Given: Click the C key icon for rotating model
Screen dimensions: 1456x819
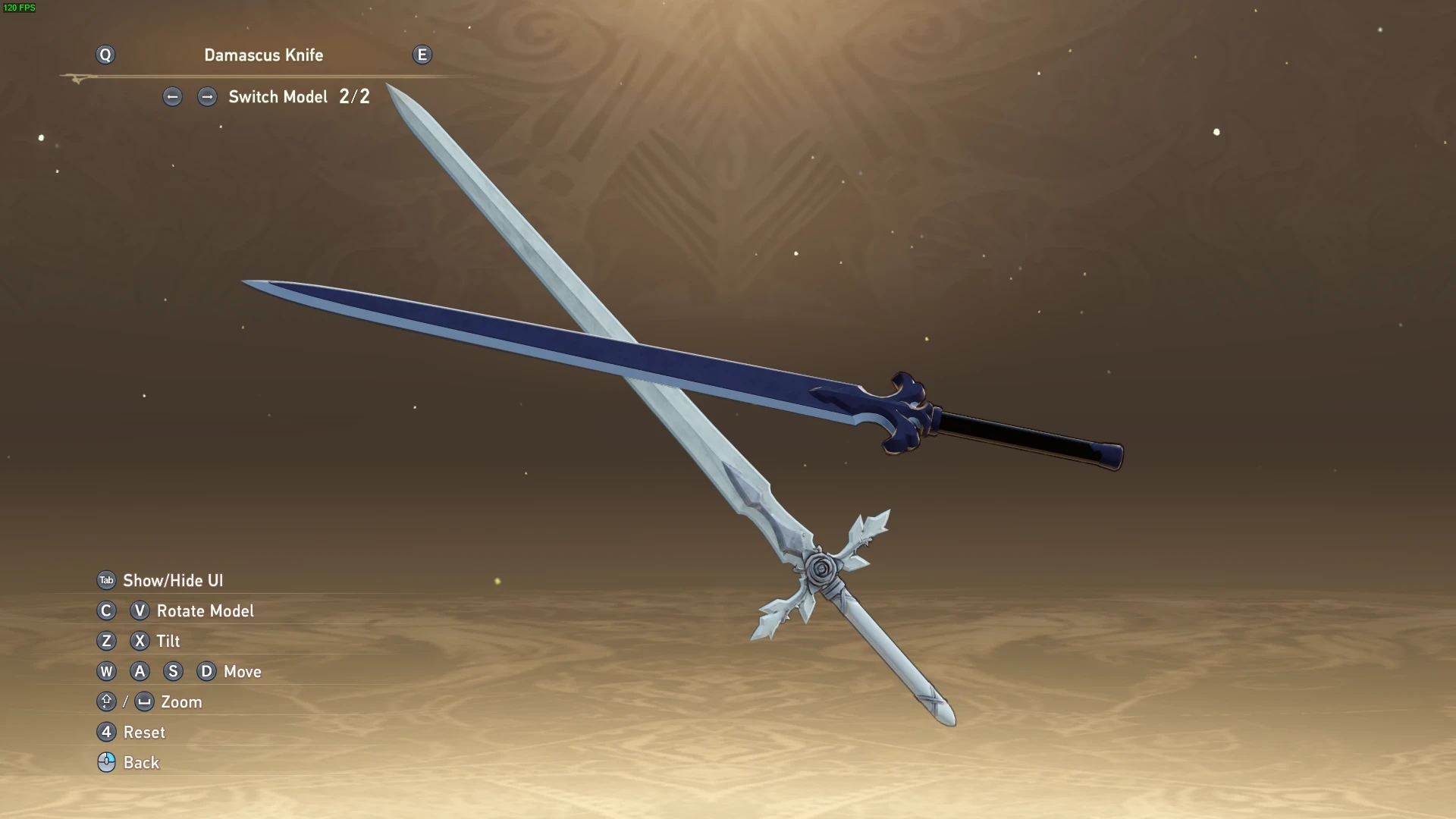Looking at the screenshot, I should [x=106, y=610].
